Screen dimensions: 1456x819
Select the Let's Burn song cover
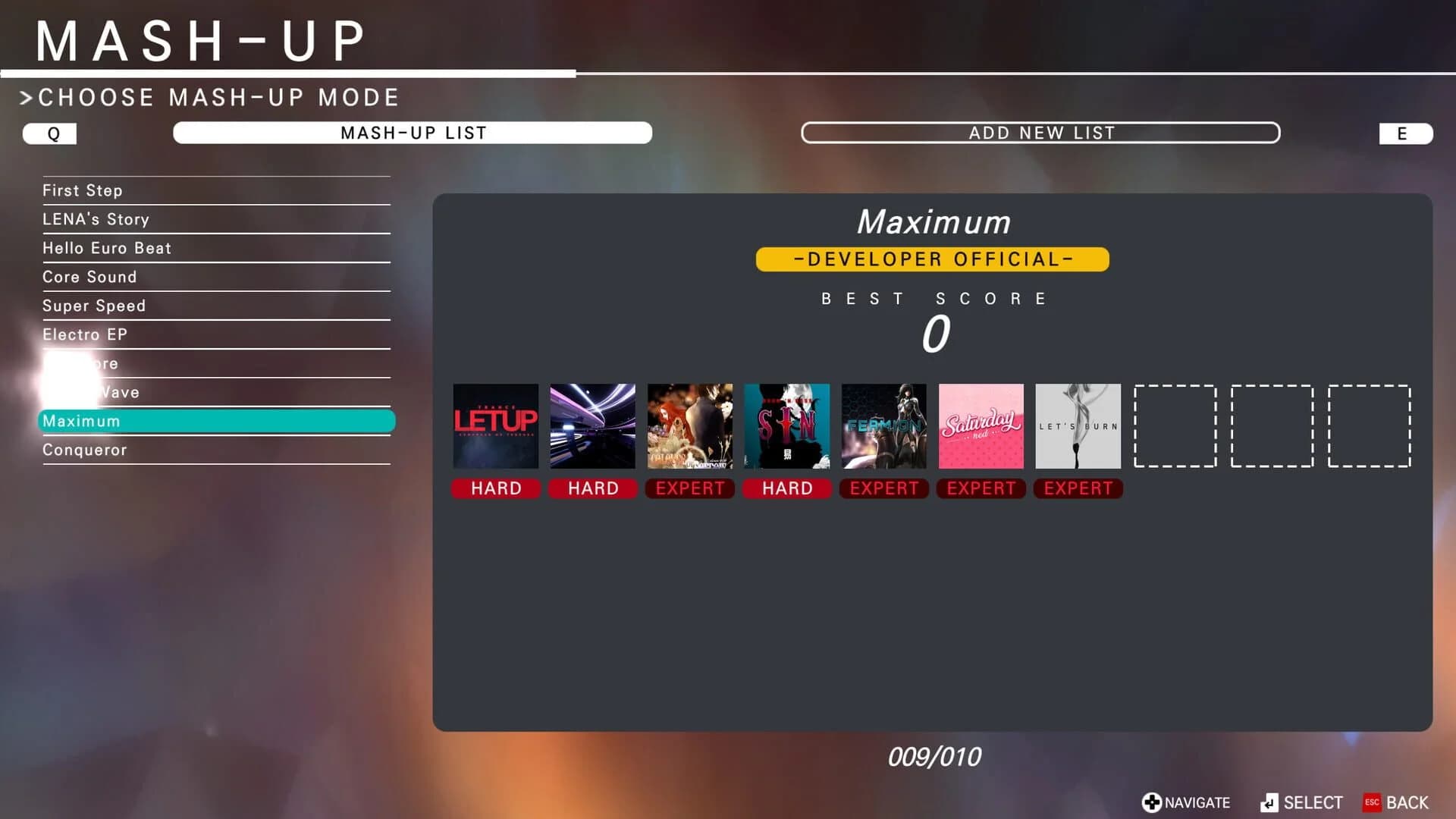click(1078, 425)
